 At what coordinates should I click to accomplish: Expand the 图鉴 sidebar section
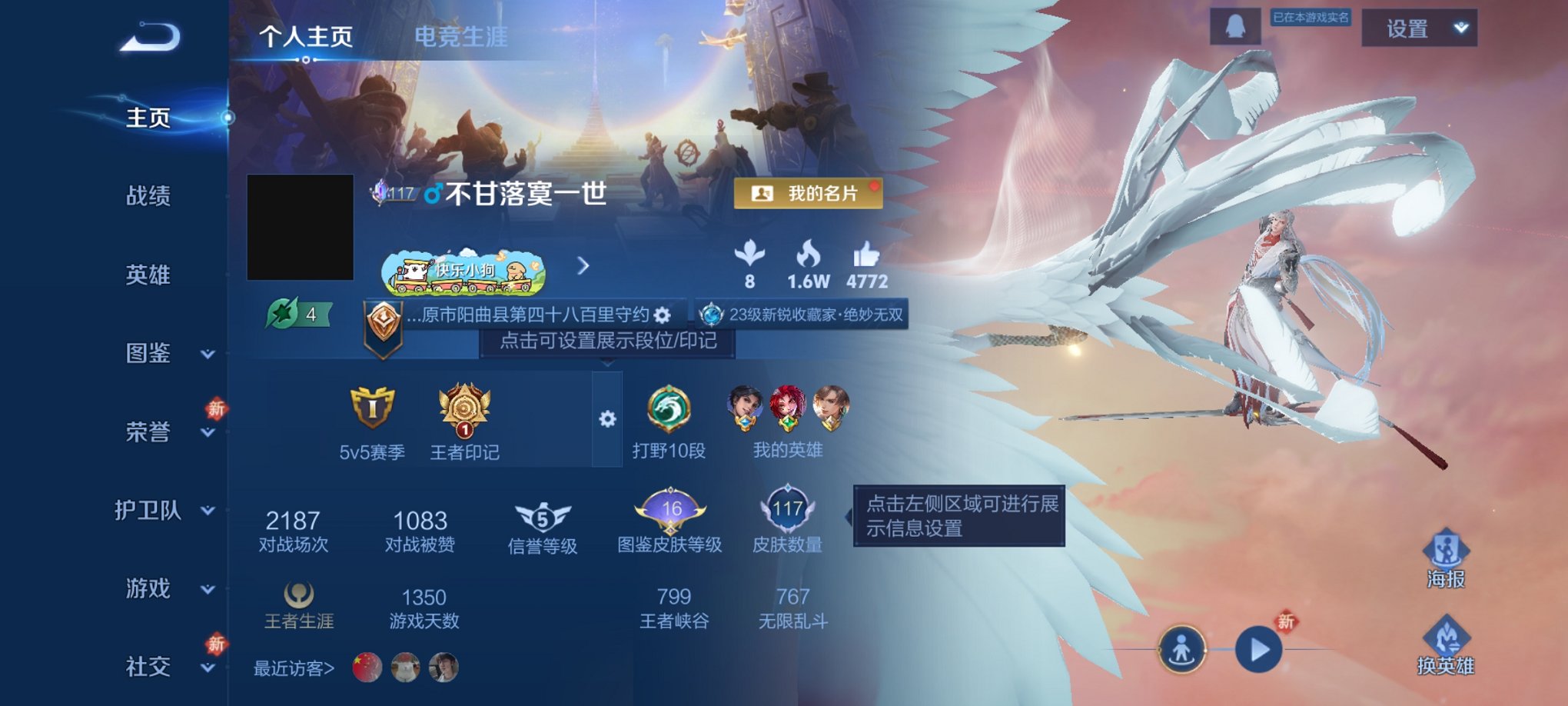click(150, 354)
